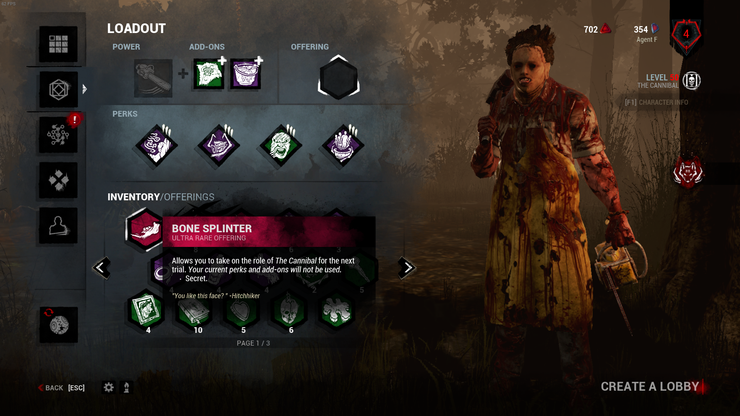The image size is (740, 416).
Task: Open the character silhouette menu
Action: click(x=58, y=225)
